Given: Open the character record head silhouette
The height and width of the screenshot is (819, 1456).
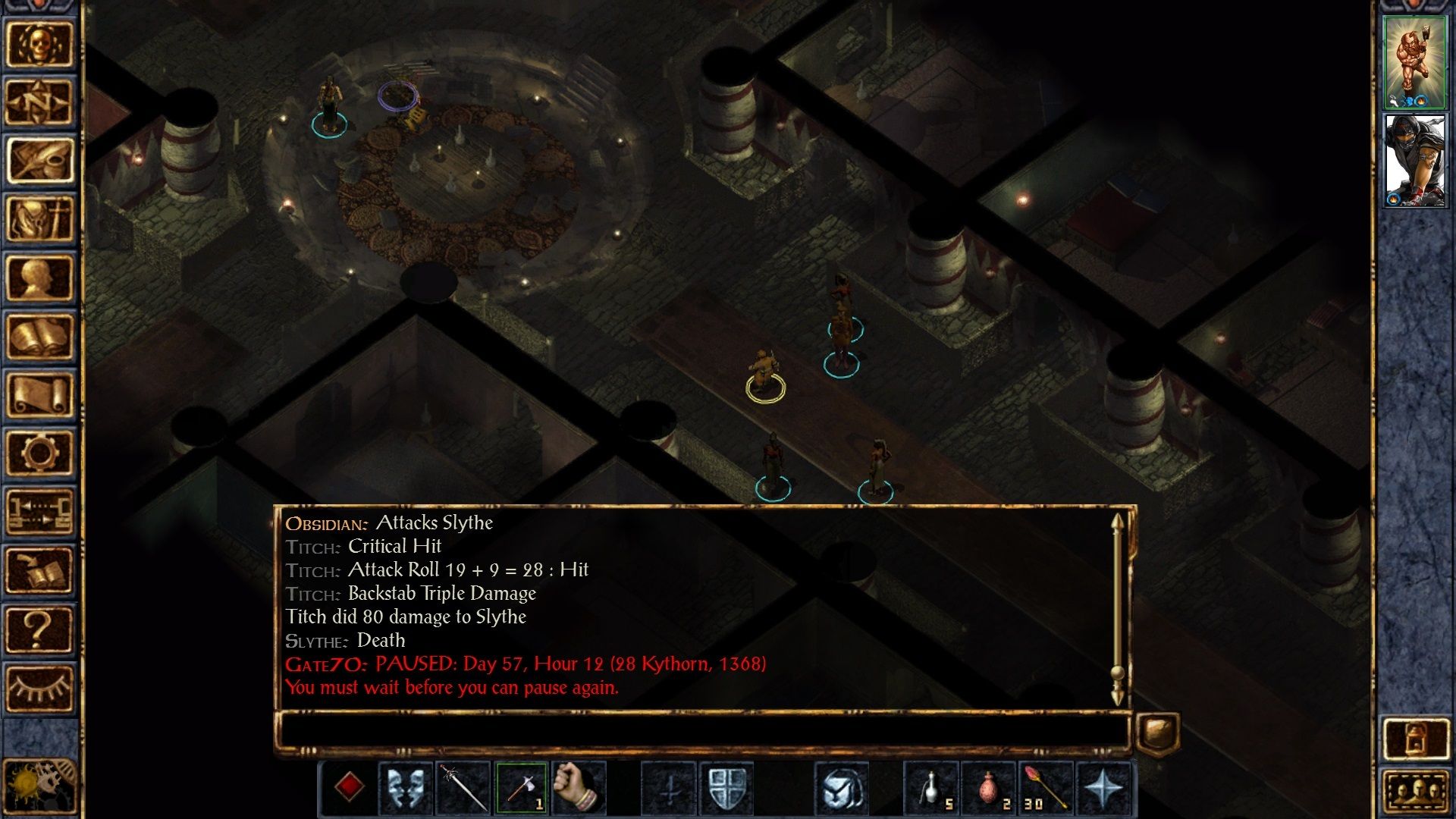Looking at the screenshot, I should [39, 278].
